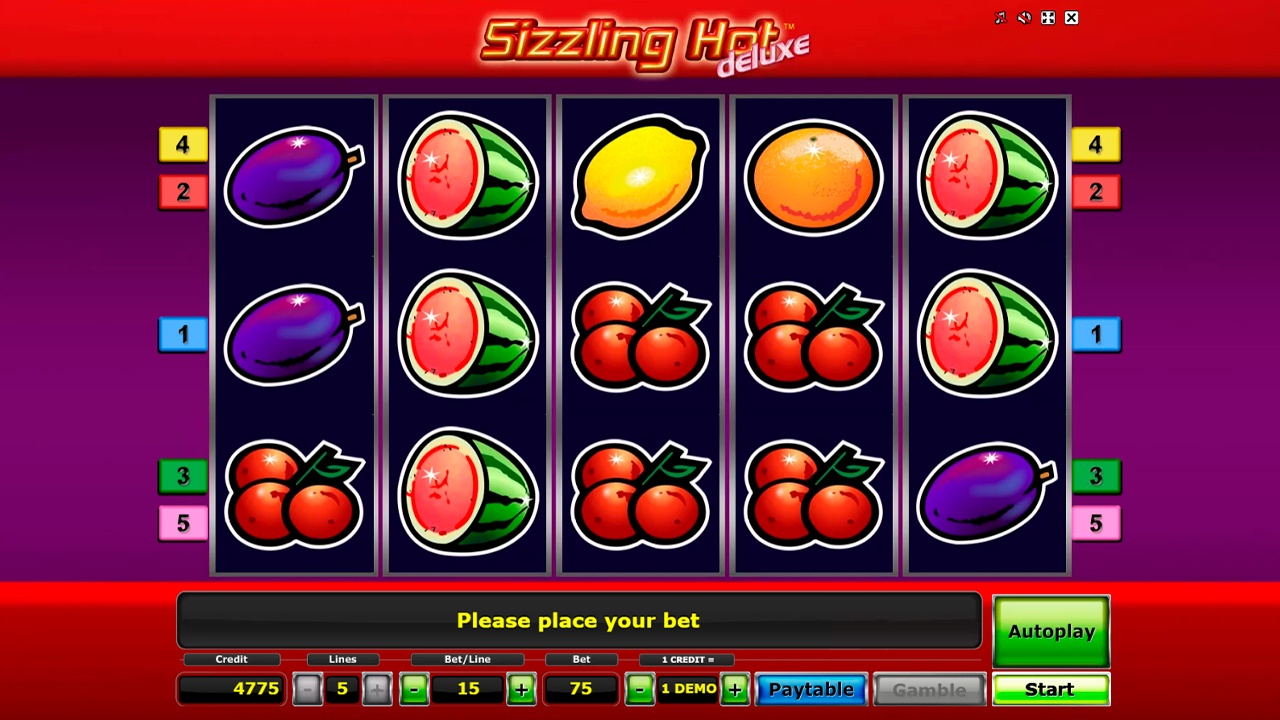Decrease the Bet/Line value
This screenshot has width=1280, height=720.
414,689
